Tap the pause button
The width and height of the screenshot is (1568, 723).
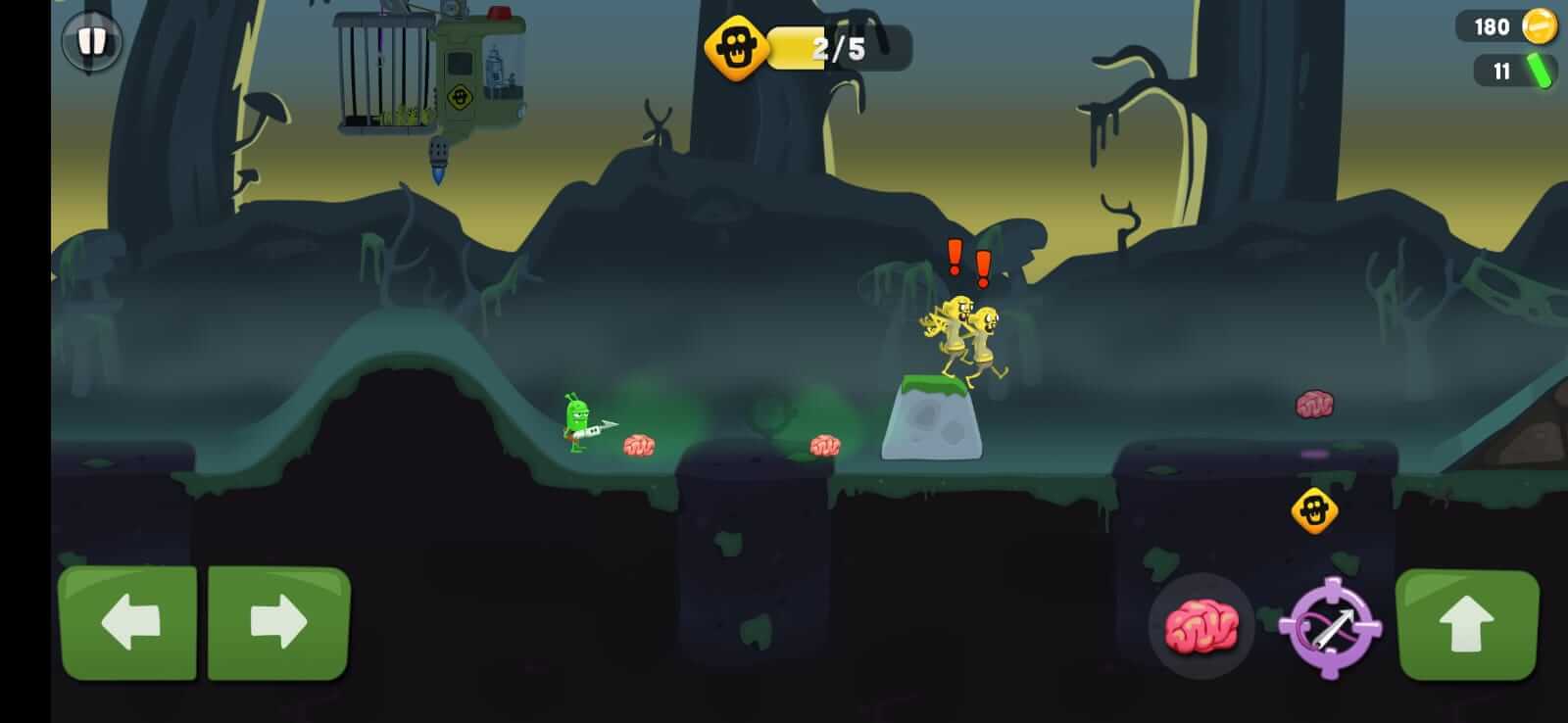click(91, 41)
